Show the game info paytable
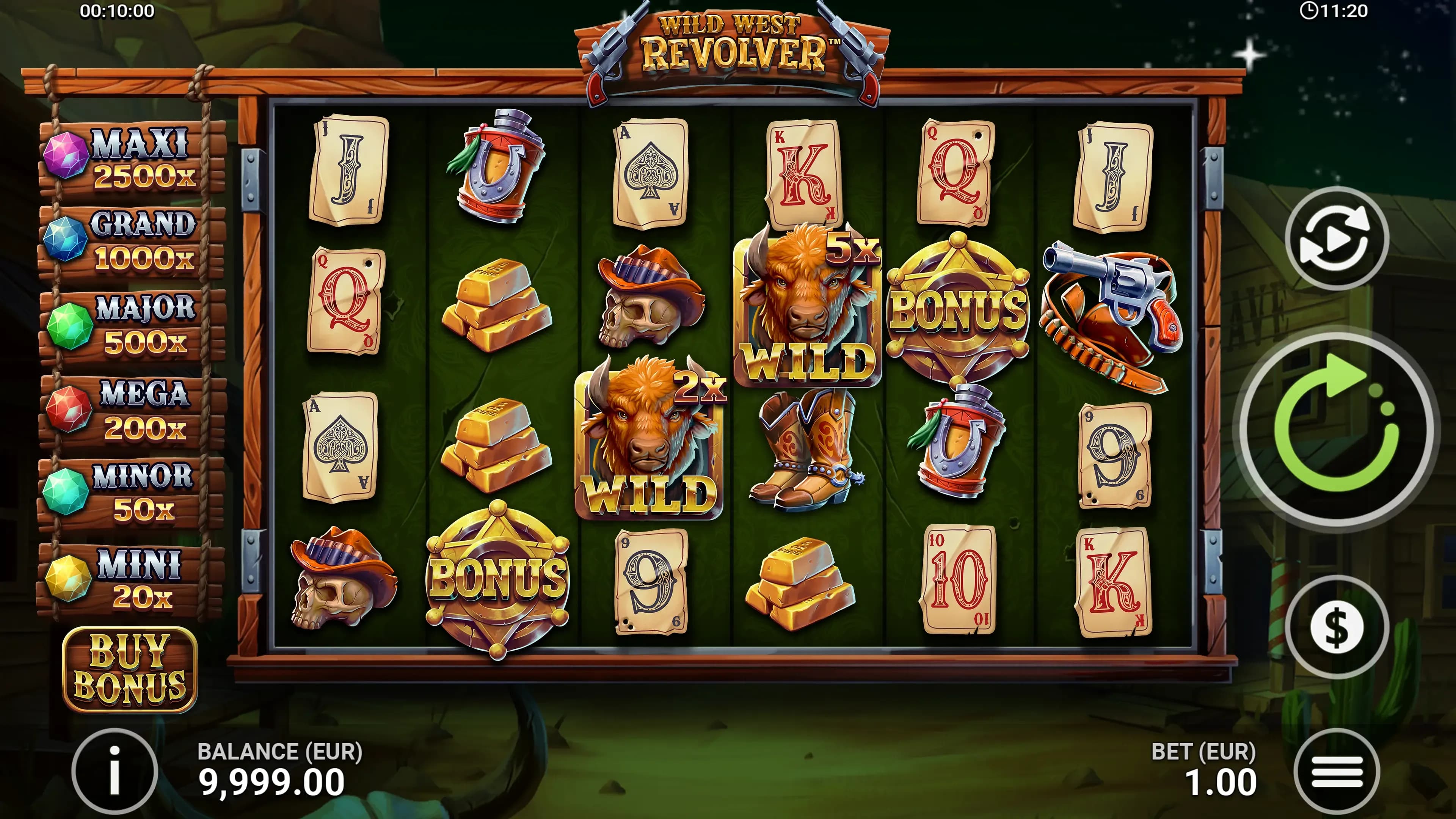Image resolution: width=1456 pixels, height=819 pixels. 115,771
